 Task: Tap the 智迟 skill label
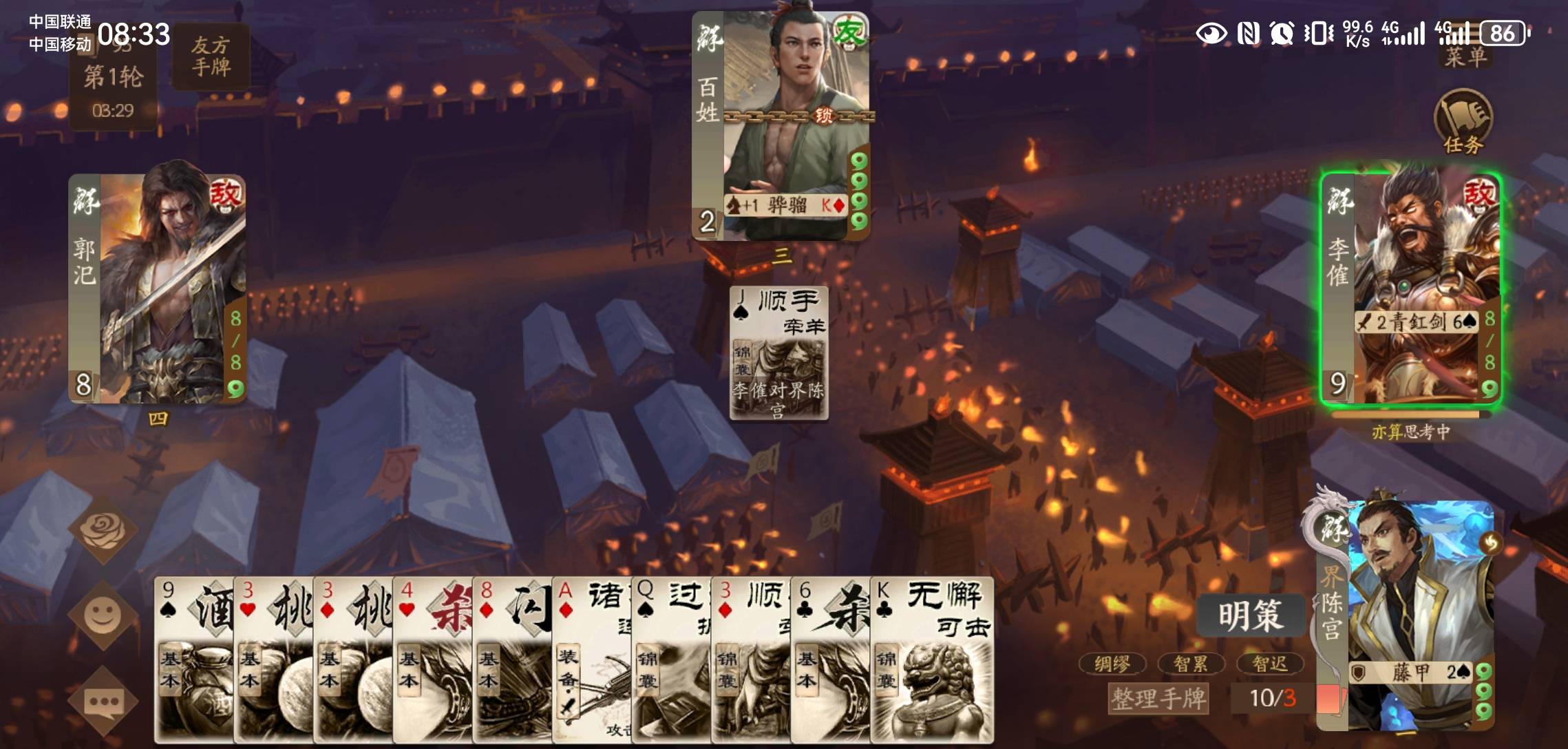(x=1269, y=664)
